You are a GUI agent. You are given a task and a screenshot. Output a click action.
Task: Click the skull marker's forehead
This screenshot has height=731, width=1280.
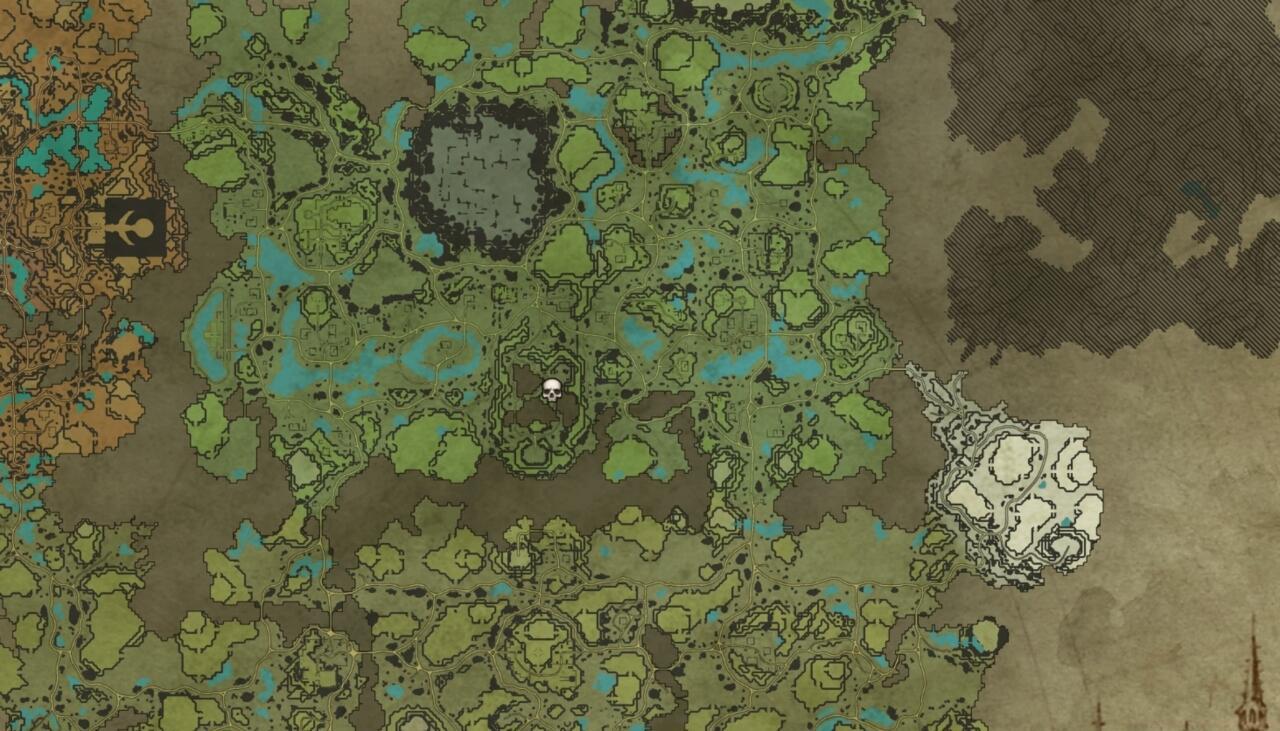pyautogui.click(x=552, y=384)
